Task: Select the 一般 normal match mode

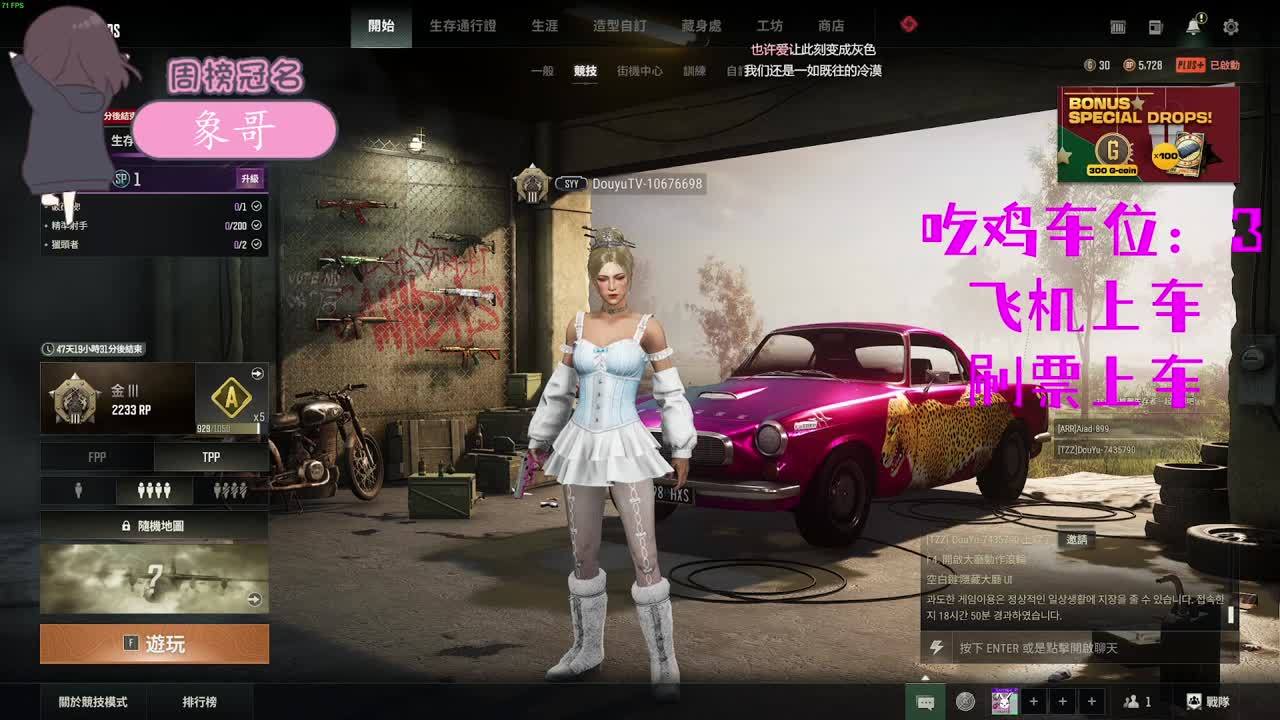Action: pyautogui.click(x=542, y=71)
